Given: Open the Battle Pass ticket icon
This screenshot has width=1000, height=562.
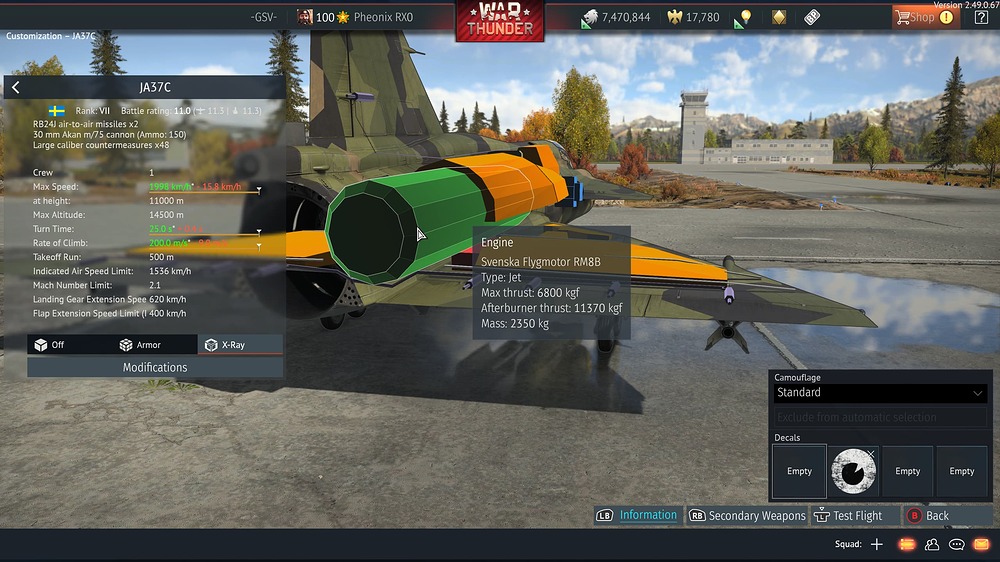Looking at the screenshot, I should click(812, 17).
